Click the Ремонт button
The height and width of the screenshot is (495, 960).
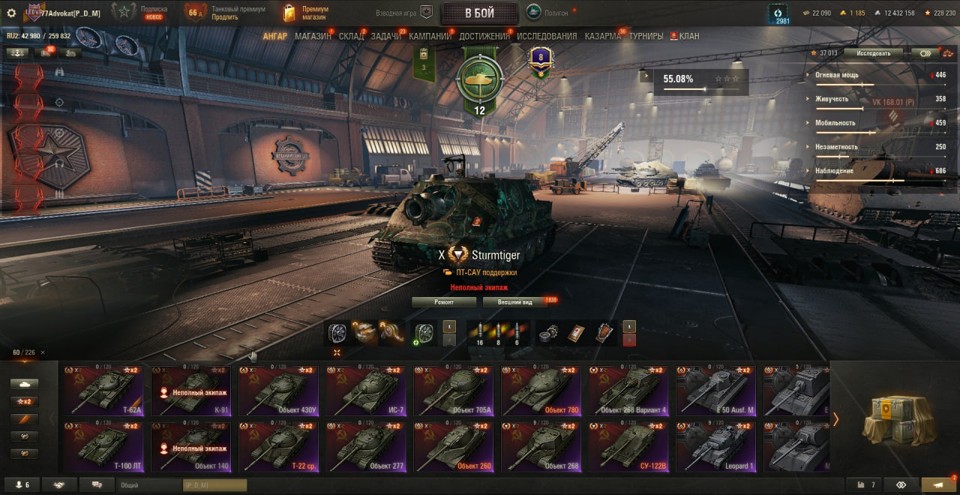pos(444,301)
